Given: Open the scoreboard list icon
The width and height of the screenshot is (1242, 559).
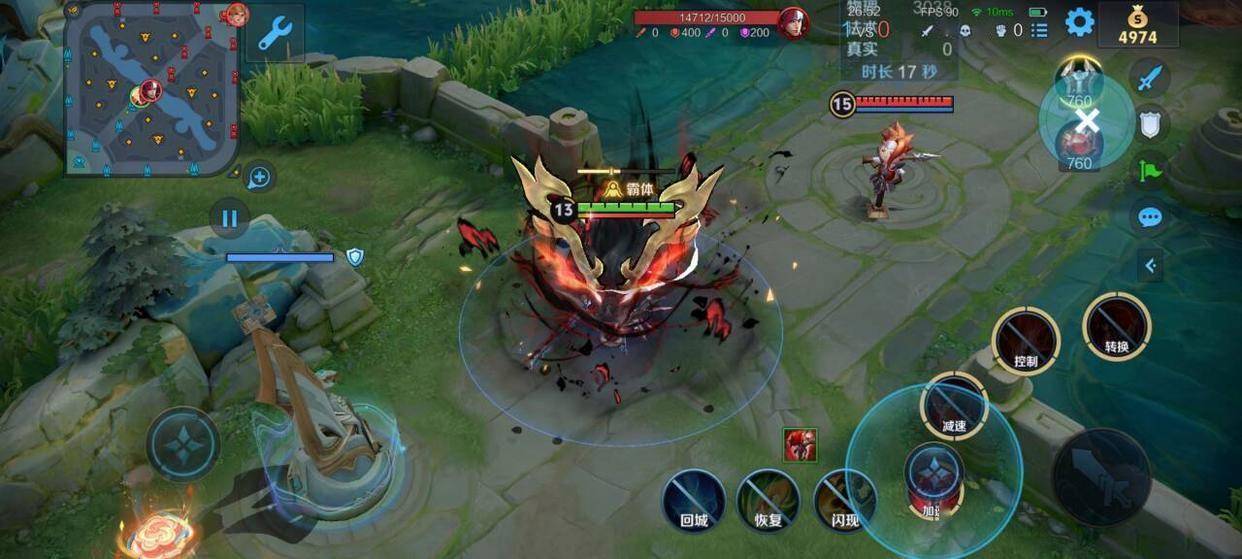Looking at the screenshot, I should pyautogui.click(x=1040, y=30).
